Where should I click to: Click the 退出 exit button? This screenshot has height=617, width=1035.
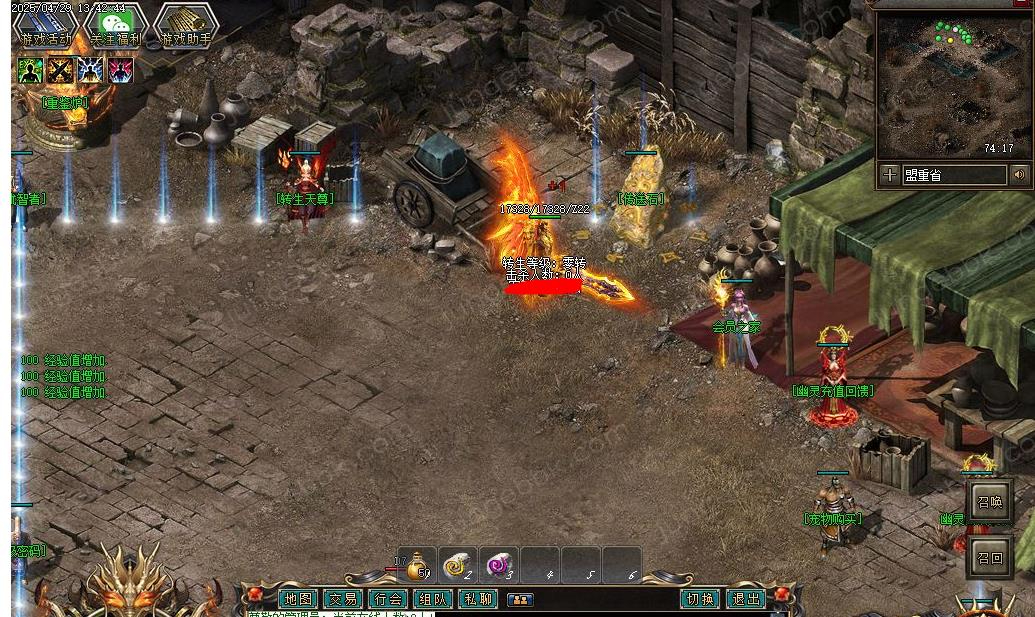[x=745, y=599]
